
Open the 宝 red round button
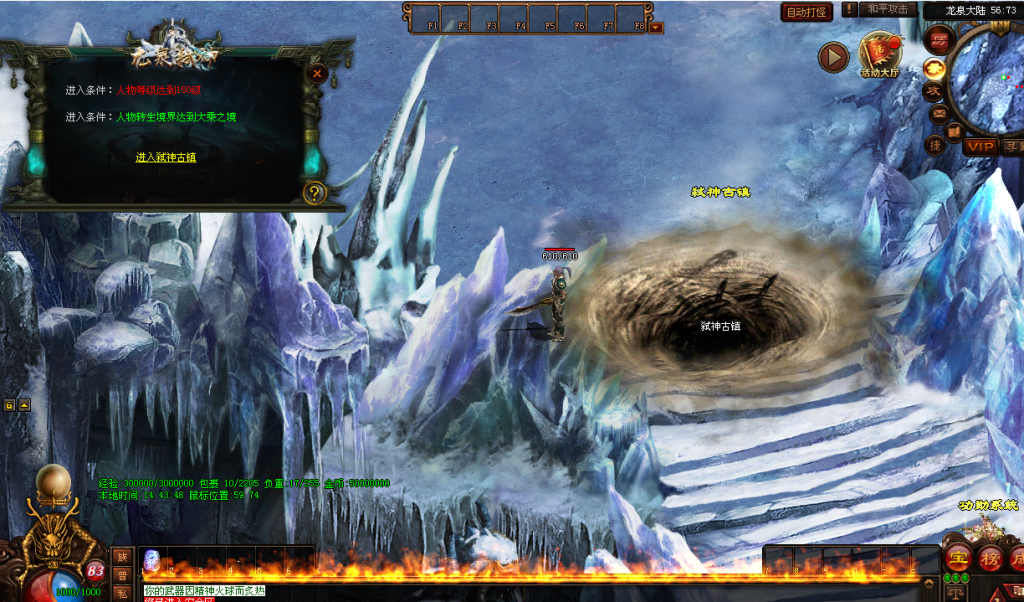click(959, 559)
